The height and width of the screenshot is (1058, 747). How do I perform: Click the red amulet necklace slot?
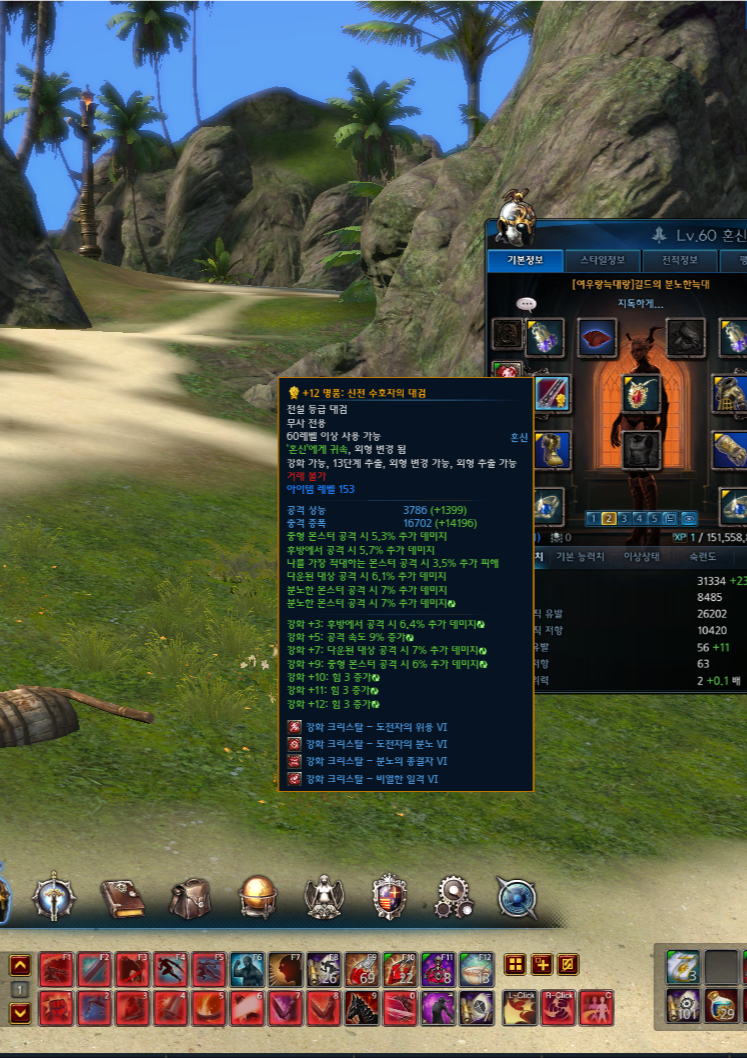[x=641, y=393]
